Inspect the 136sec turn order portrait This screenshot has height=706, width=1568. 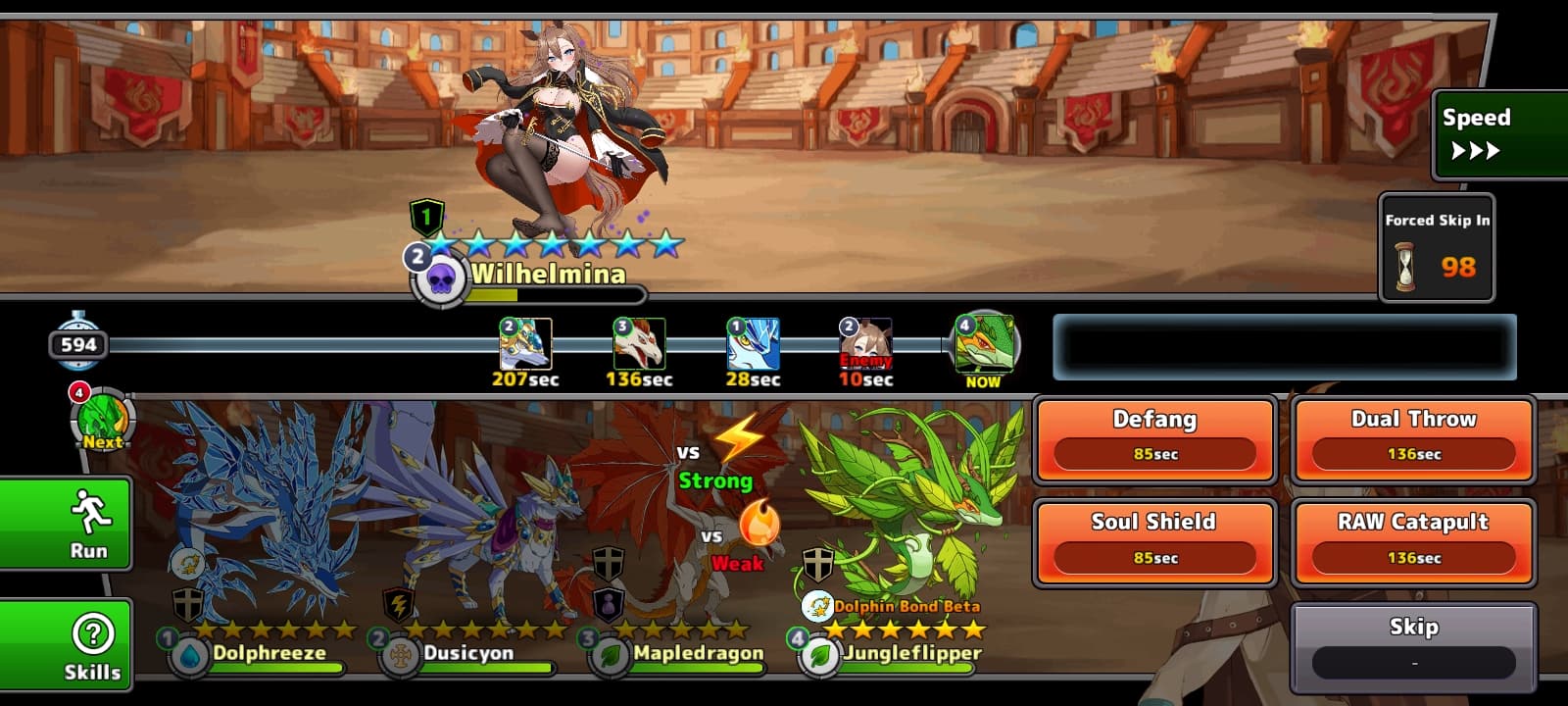(x=639, y=344)
